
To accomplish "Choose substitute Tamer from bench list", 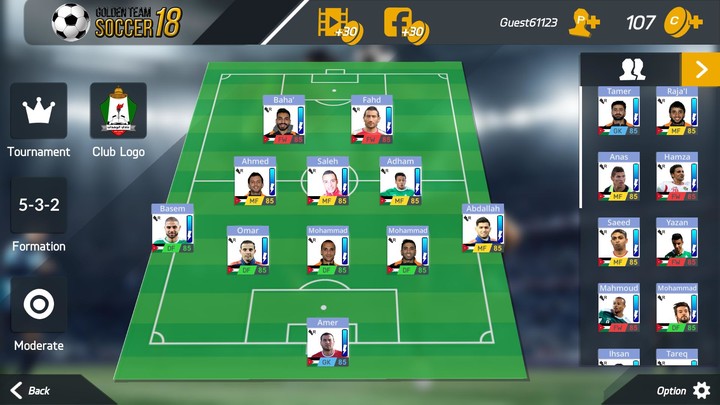I will tap(618, 112).
